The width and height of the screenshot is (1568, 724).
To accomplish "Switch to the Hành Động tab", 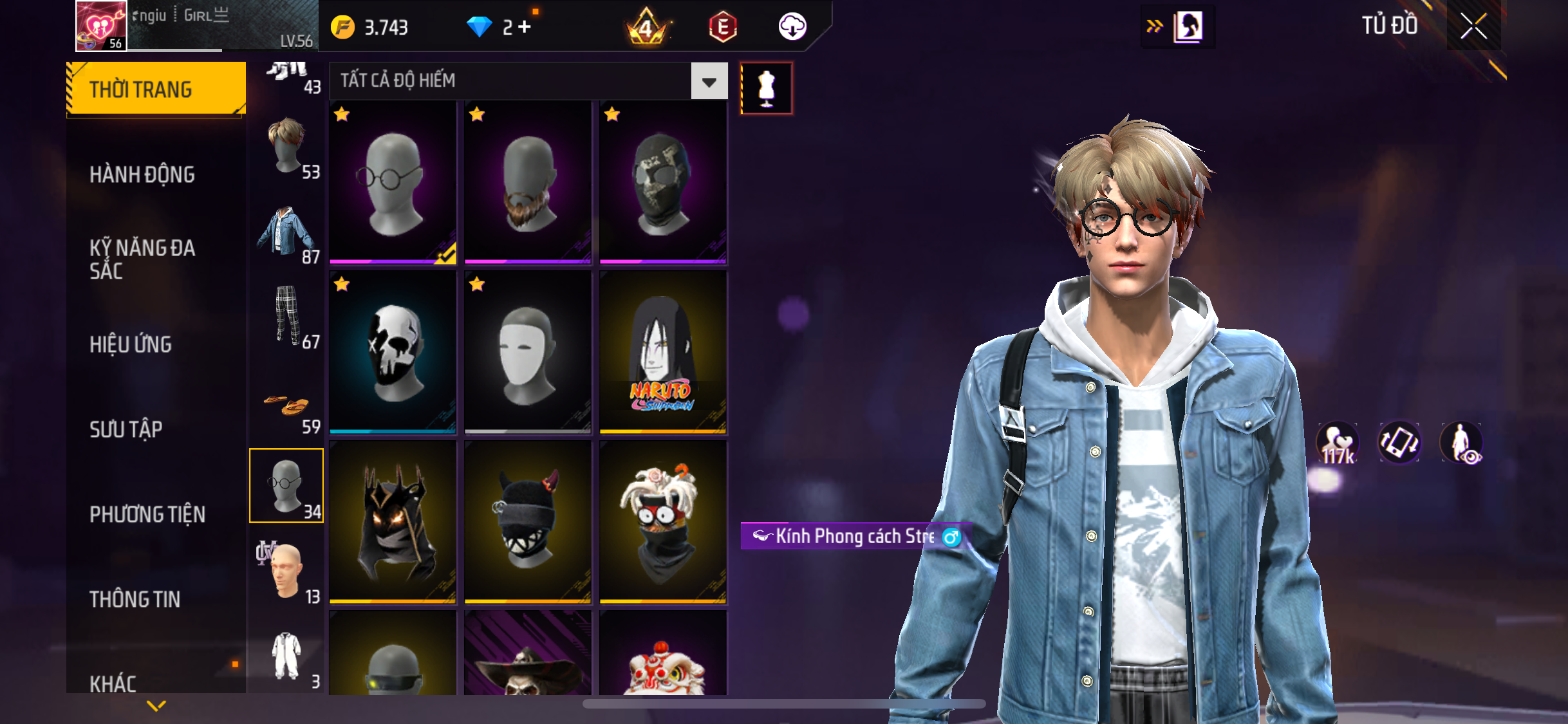I will click(142, 174).
